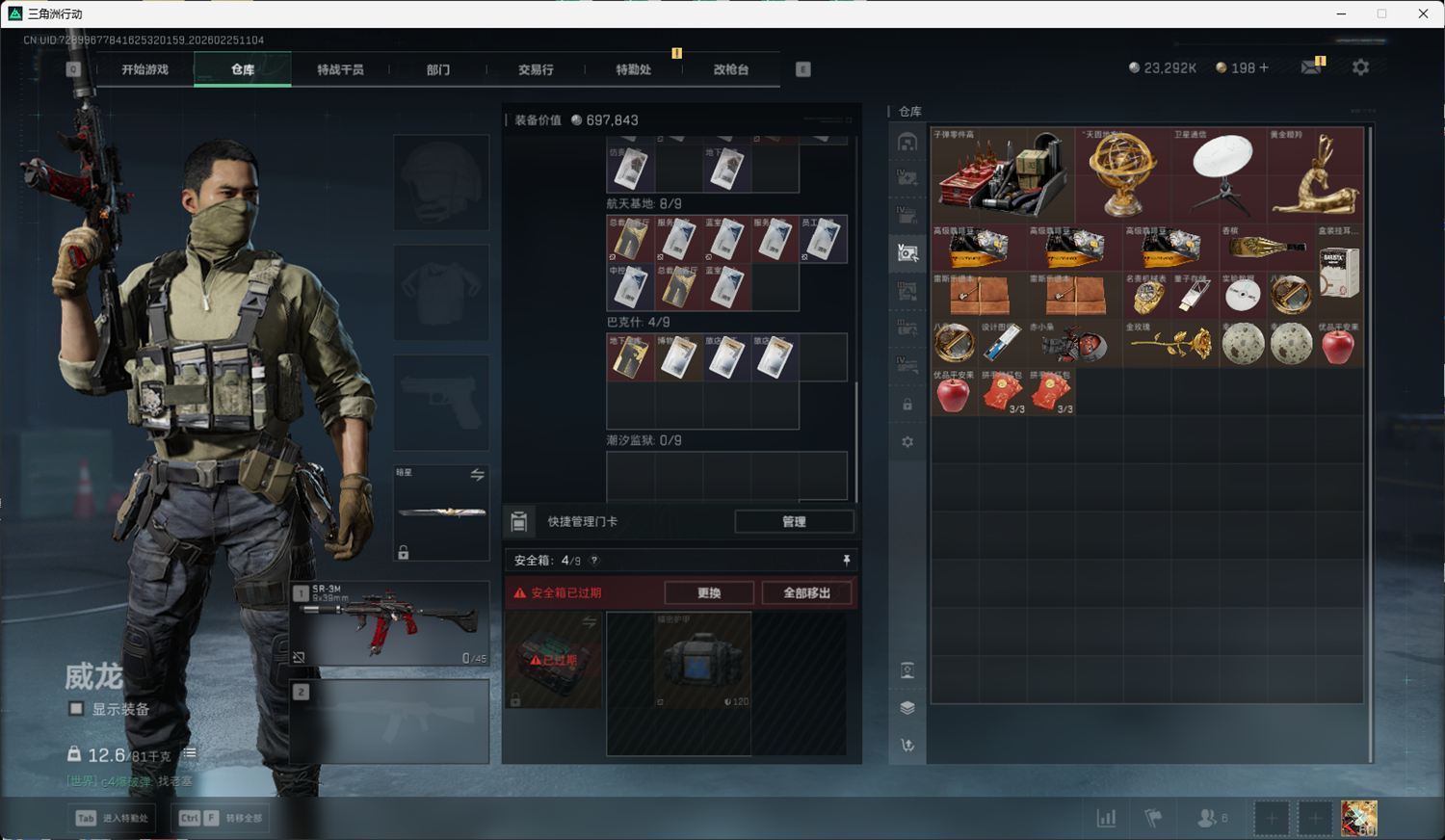Open the 开始游戏 tab
1445x840 pixels.
[x=144, y=69]
